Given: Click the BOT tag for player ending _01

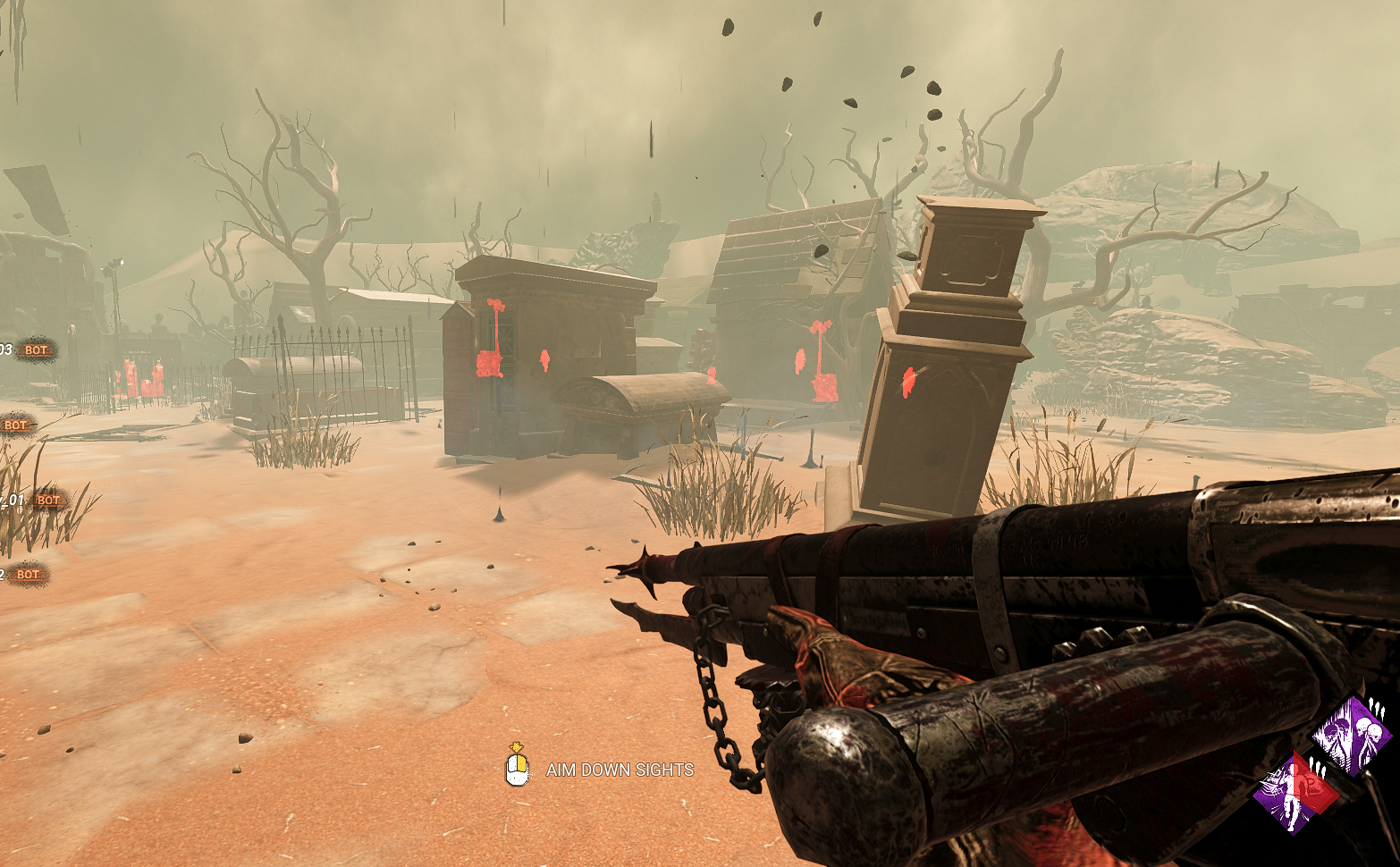Looking at the screenshot, I should pyautogui.click(x=48, y=501).
